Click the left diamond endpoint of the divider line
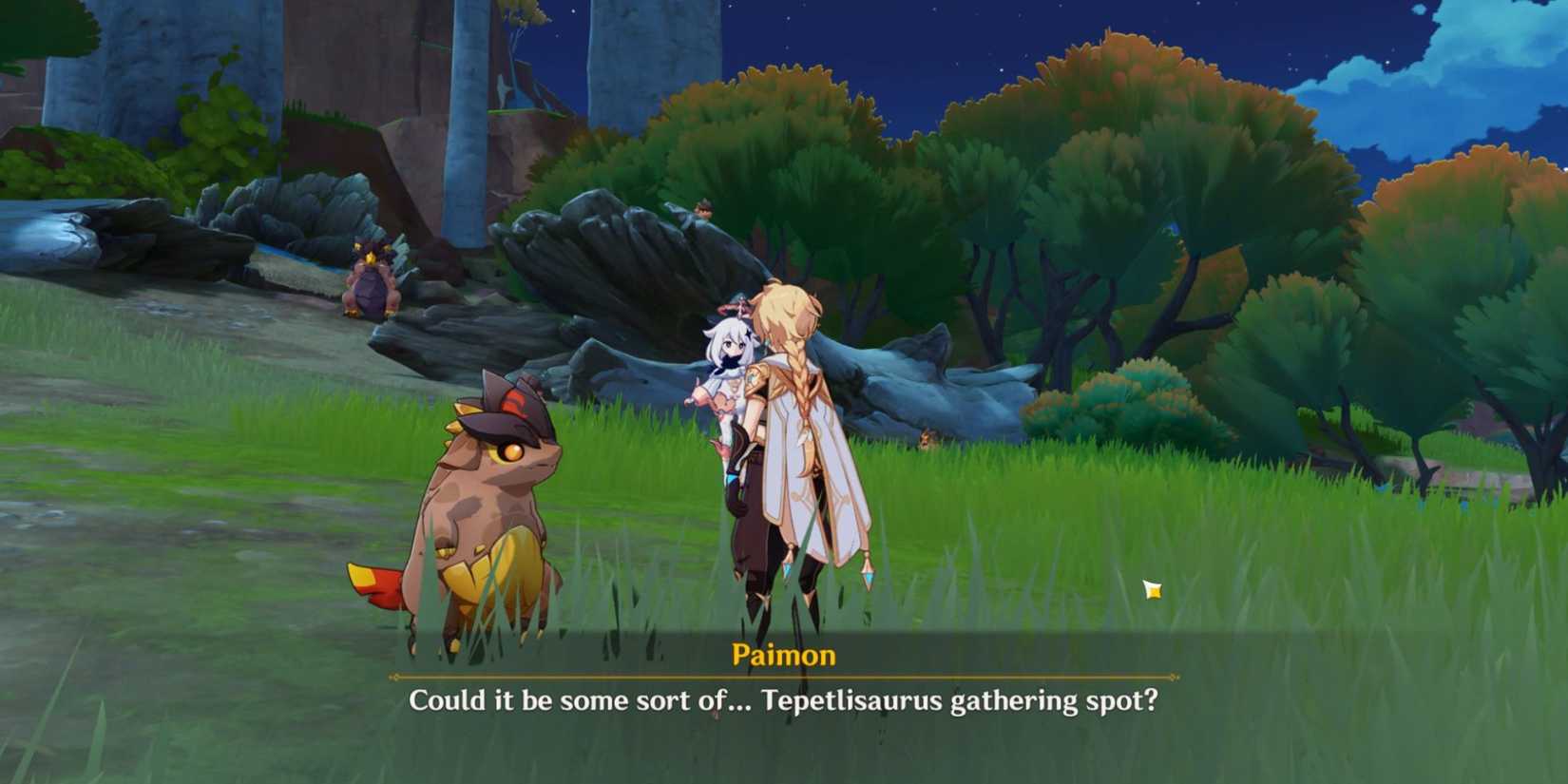The width and height of the screenshot is (1568, 784). pos(392,675)
